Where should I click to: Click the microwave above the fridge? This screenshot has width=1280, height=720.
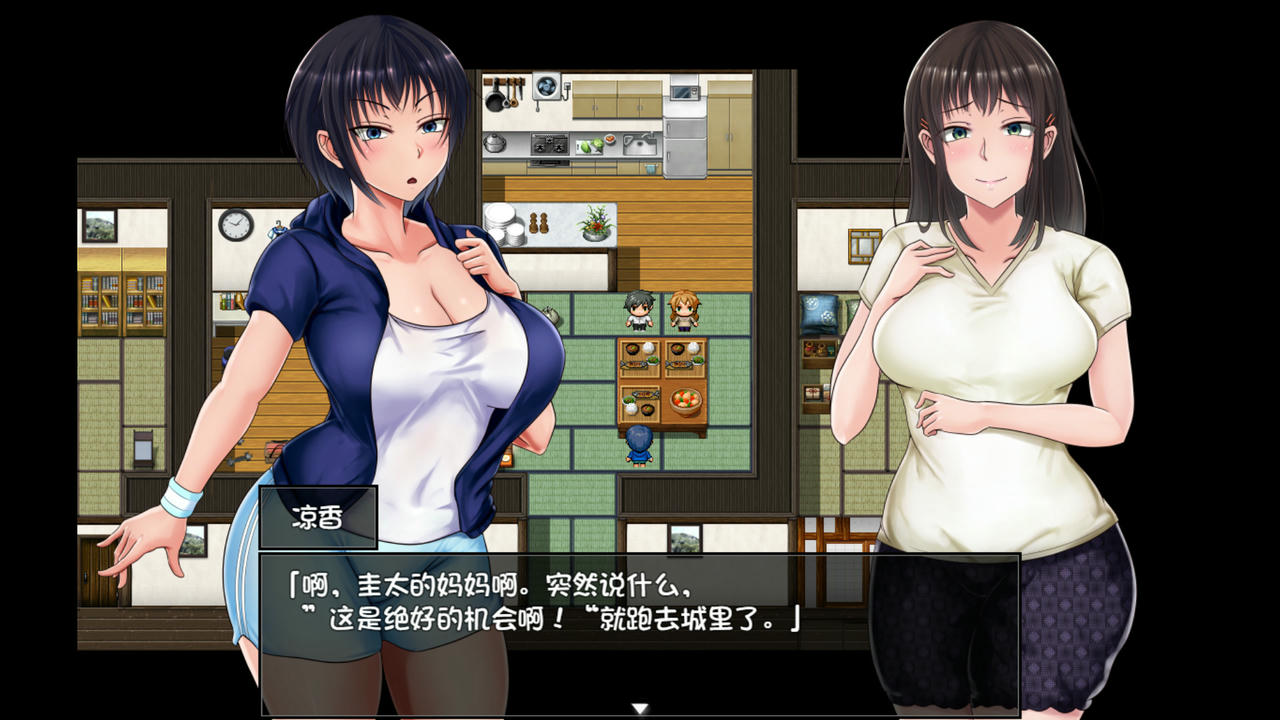point(688,92)
